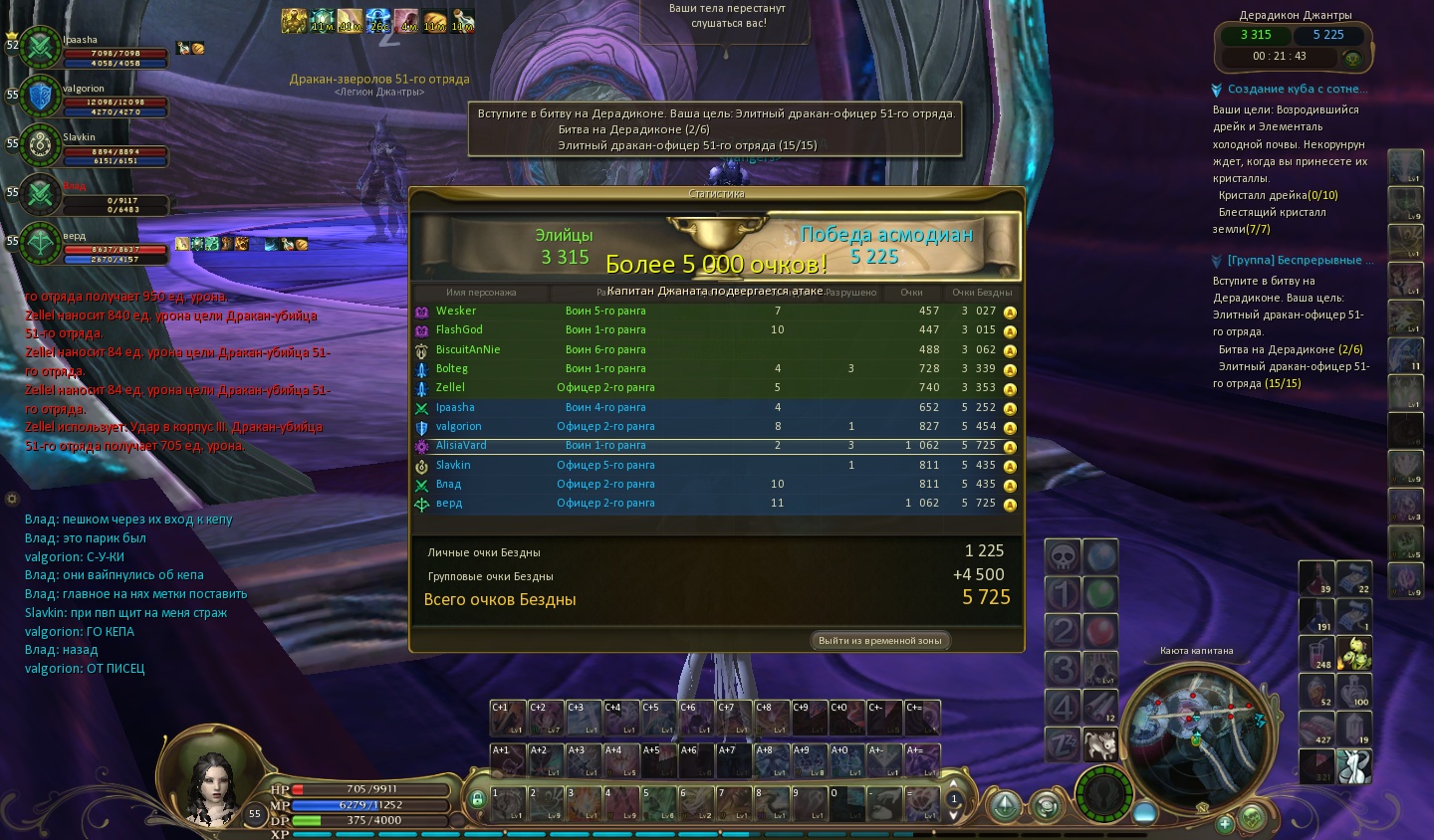The image size is (1434, 840).
Task: Click the "Выйти из временной зоны" button
Action: pos(879,640)
